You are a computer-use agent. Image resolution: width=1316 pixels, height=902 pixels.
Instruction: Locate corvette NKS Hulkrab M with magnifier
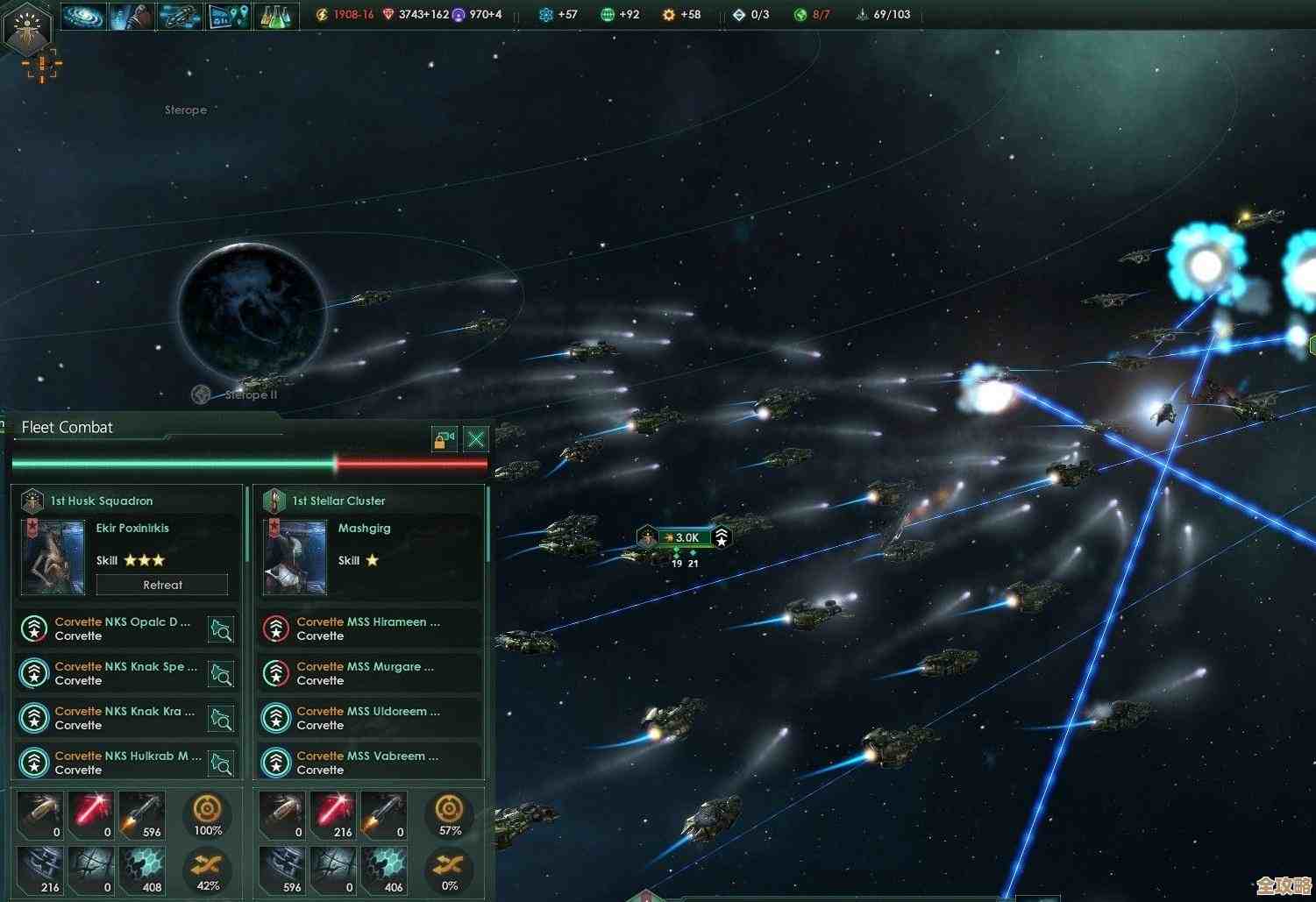(x=221, y=763)
